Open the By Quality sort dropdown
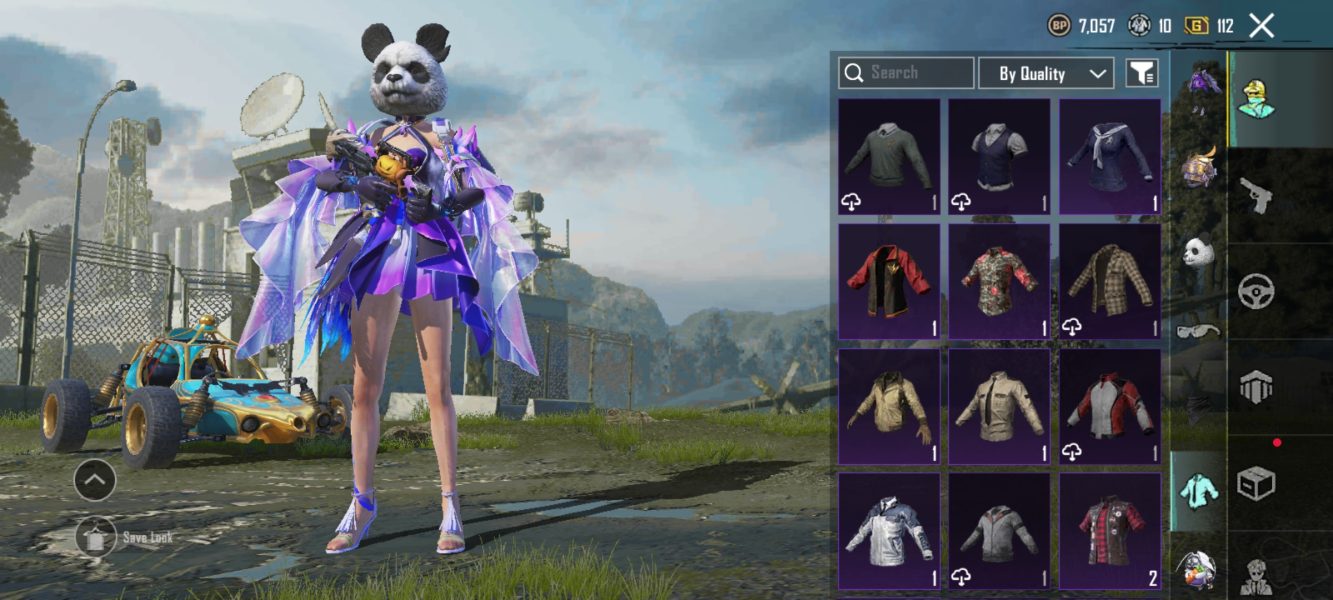Image resolution: width=1333 pixels, height=600 pixels. [x=1045, y=73]
